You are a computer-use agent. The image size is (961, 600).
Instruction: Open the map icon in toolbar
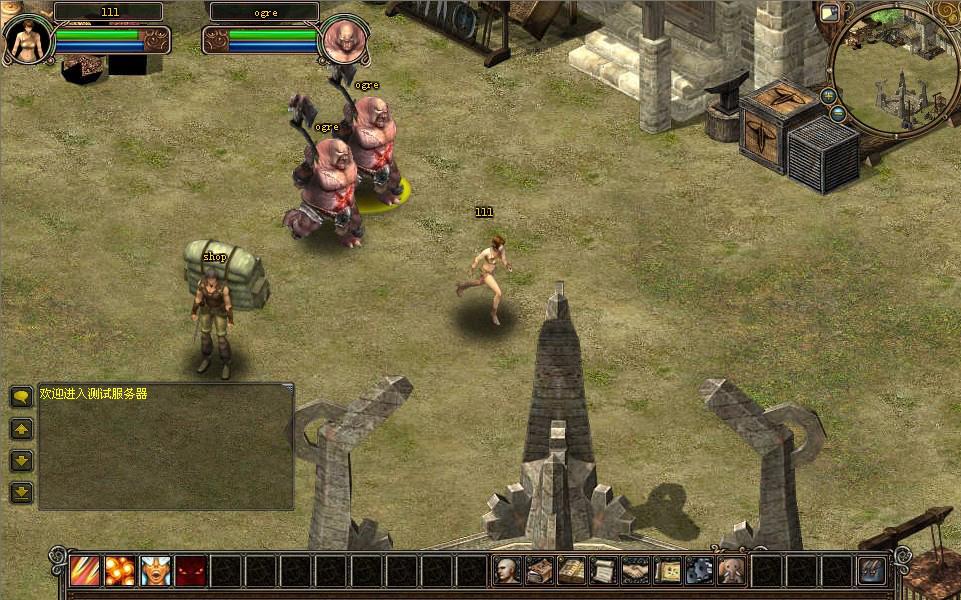point(668,571)
